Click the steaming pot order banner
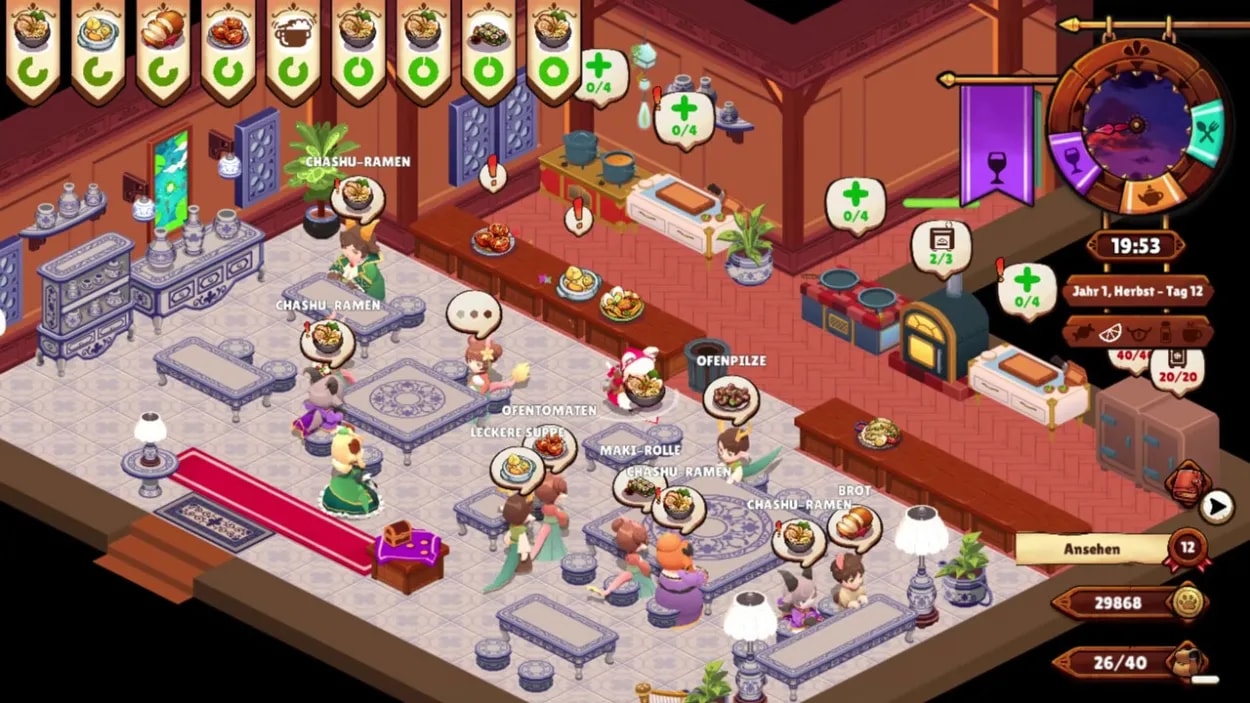 pos(292,48)
